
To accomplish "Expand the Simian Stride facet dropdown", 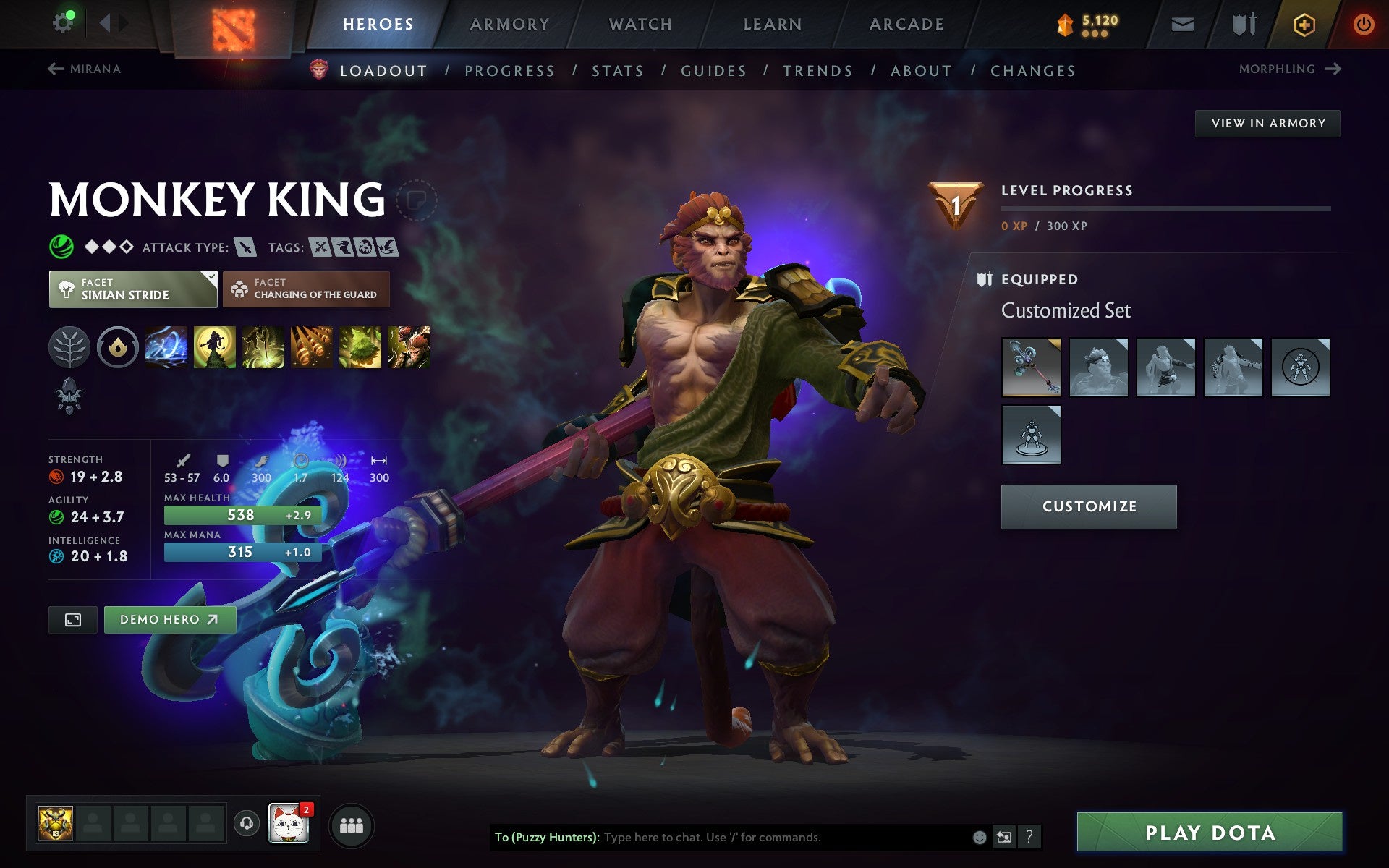I will (132, 289).
